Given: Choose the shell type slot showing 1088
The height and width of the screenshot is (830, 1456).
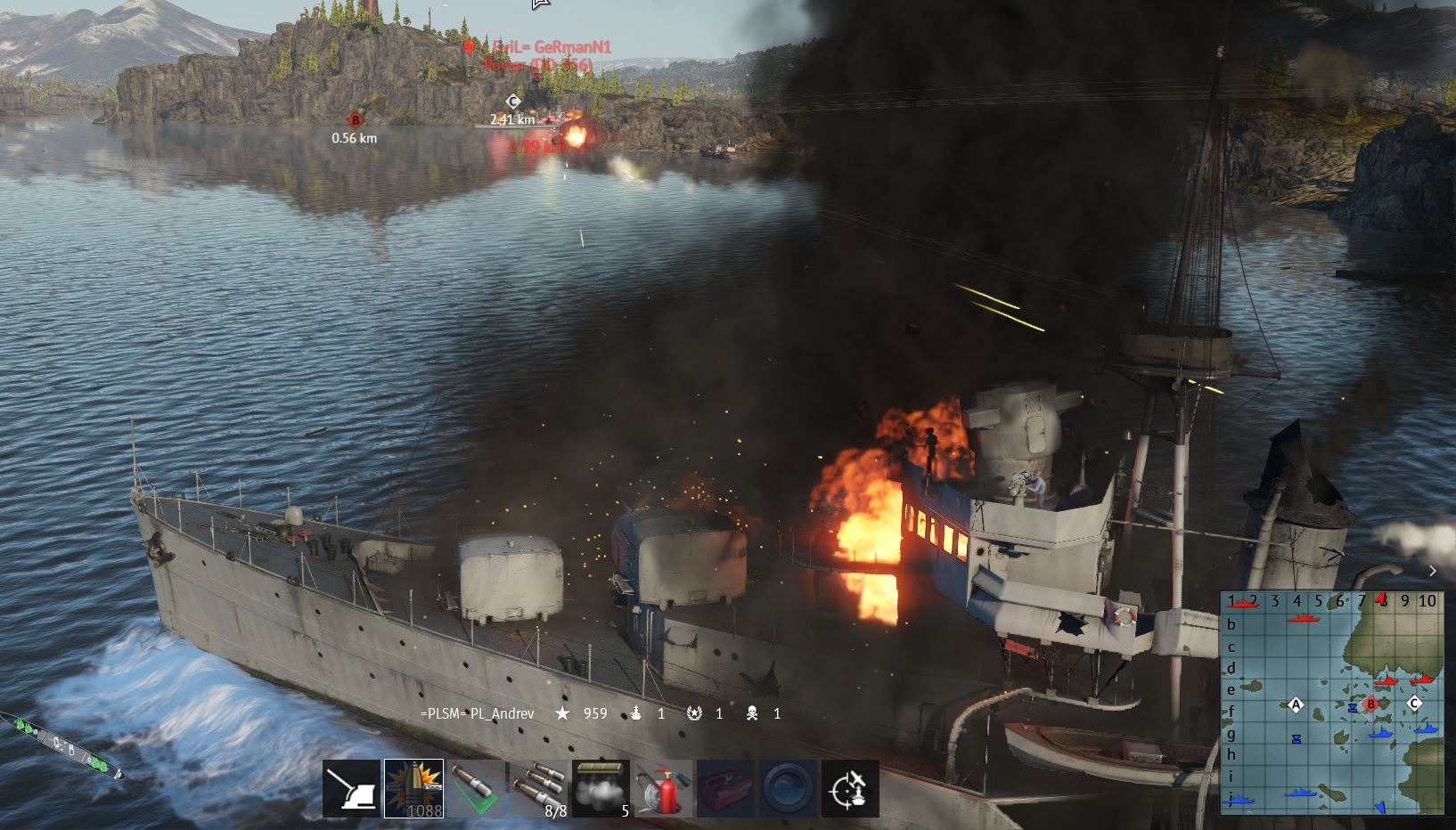Looking at the screenshot, I should point(413,788).
